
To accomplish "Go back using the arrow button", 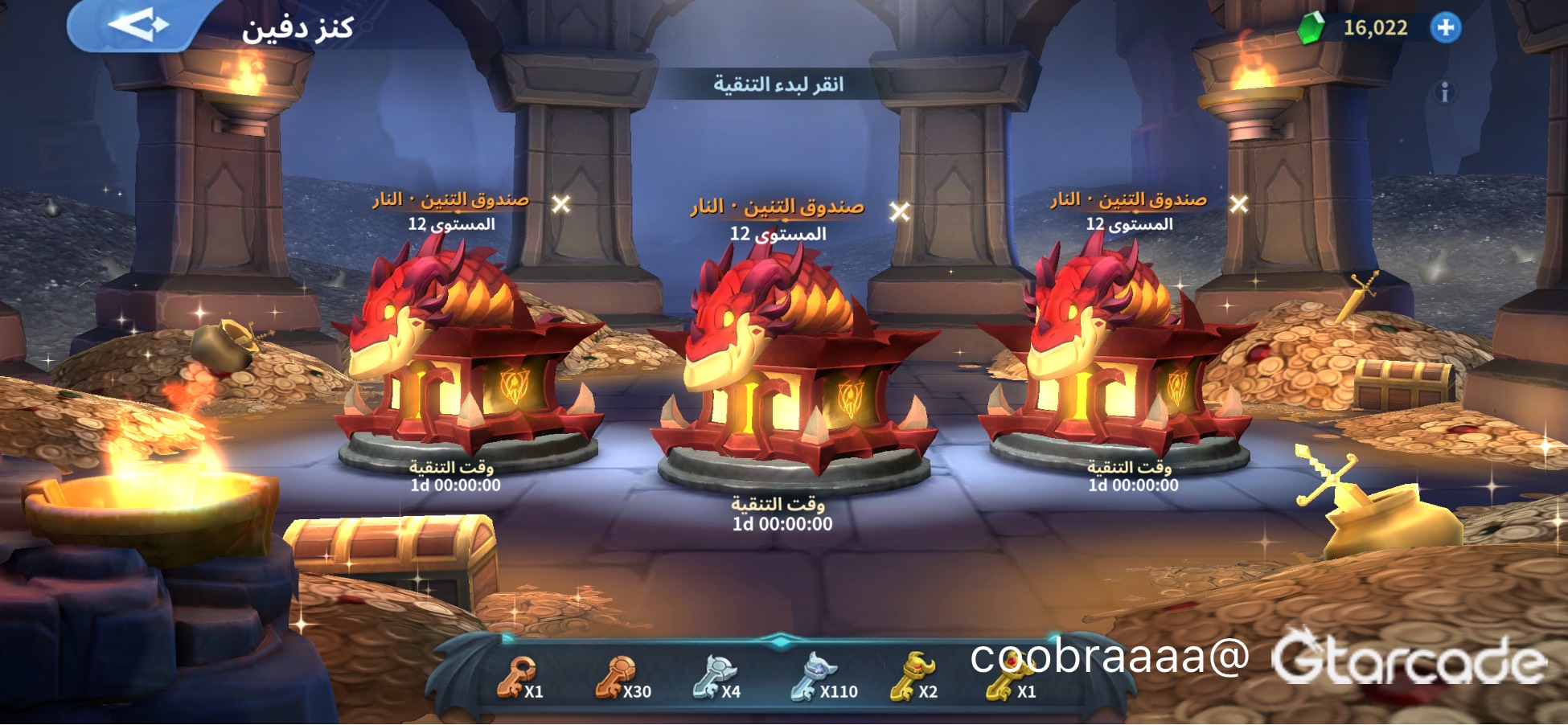I will pyautogui.click(x=137, y=26).
